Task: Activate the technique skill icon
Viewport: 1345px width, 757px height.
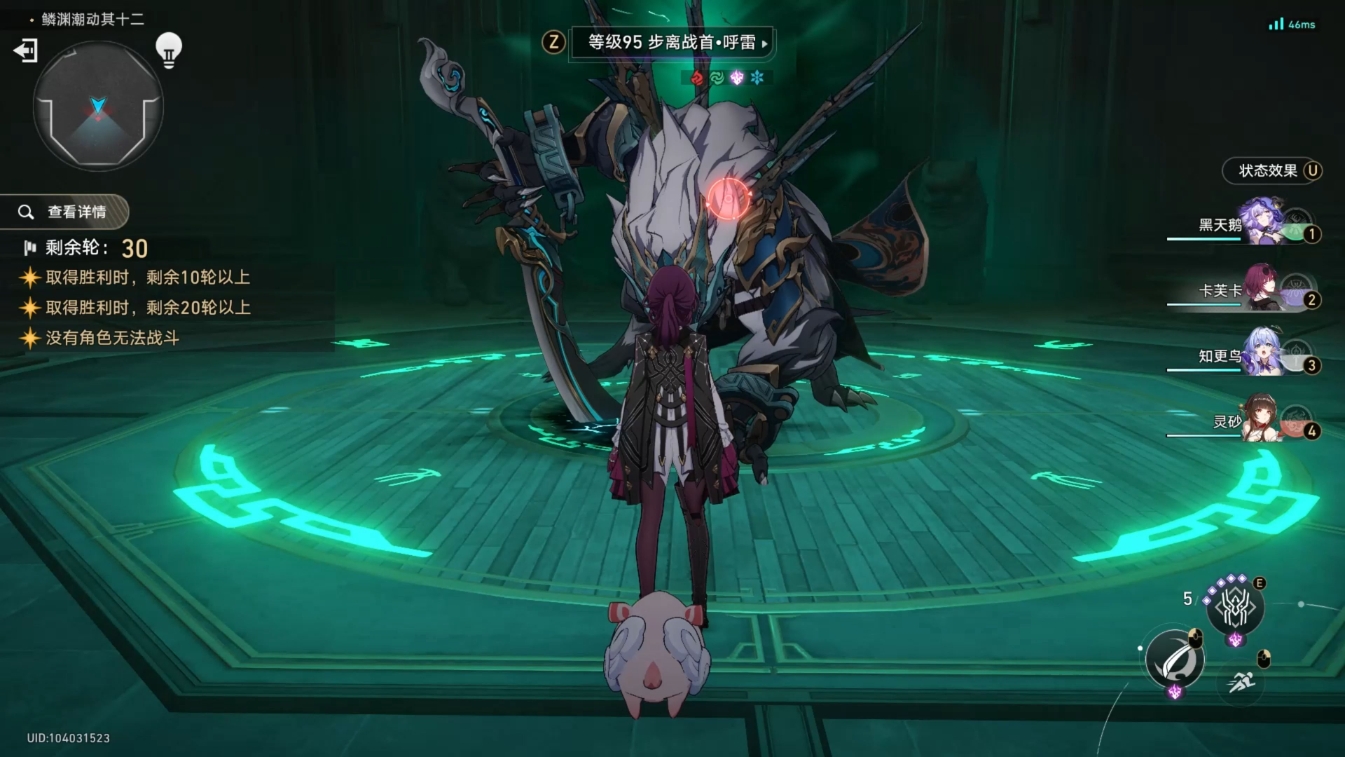Action: click(x=1235, y=607)
